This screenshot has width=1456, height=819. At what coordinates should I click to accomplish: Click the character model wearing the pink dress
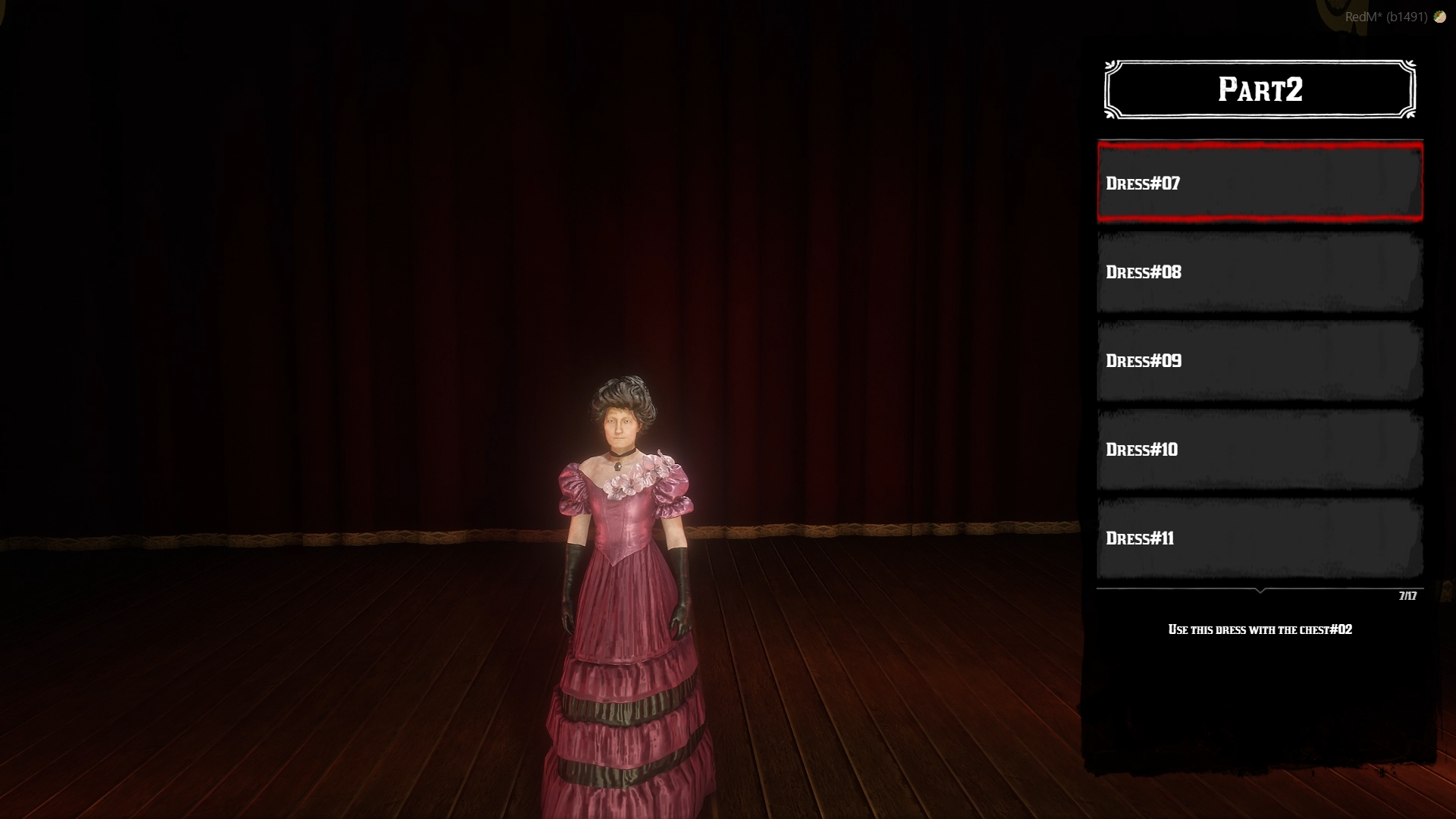tap(624, 569)
